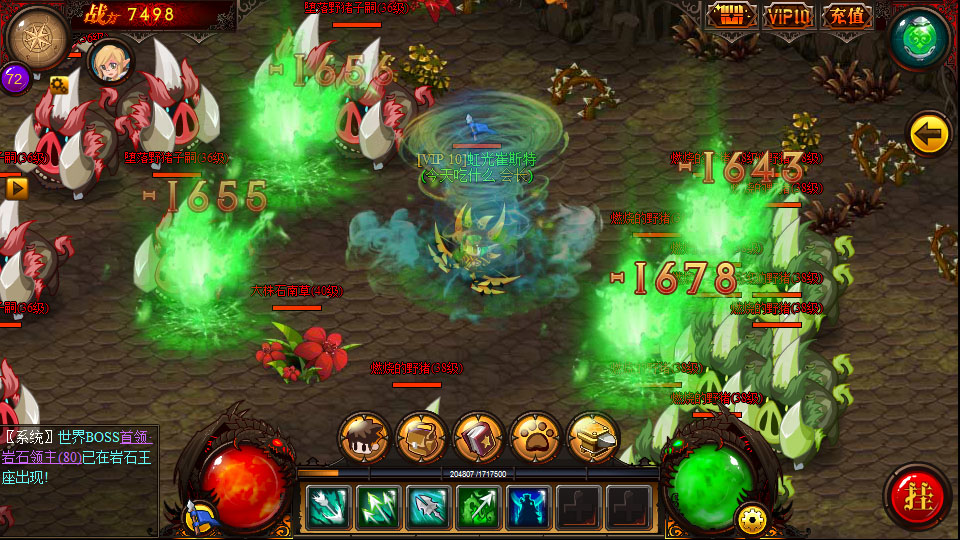Click the yellow left-arrow collapse button
Viewport: 960px width, 540px height.
pyautogui.click(x=928, y=133)
